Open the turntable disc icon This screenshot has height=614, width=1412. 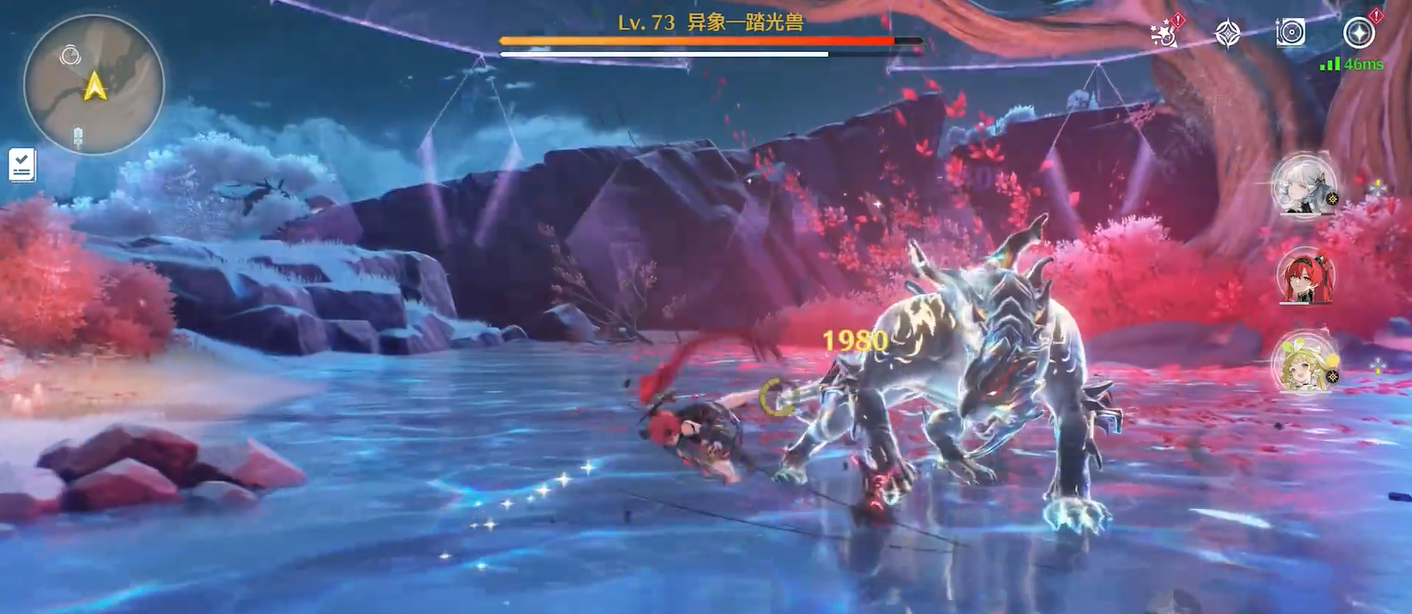(1290, 33)
